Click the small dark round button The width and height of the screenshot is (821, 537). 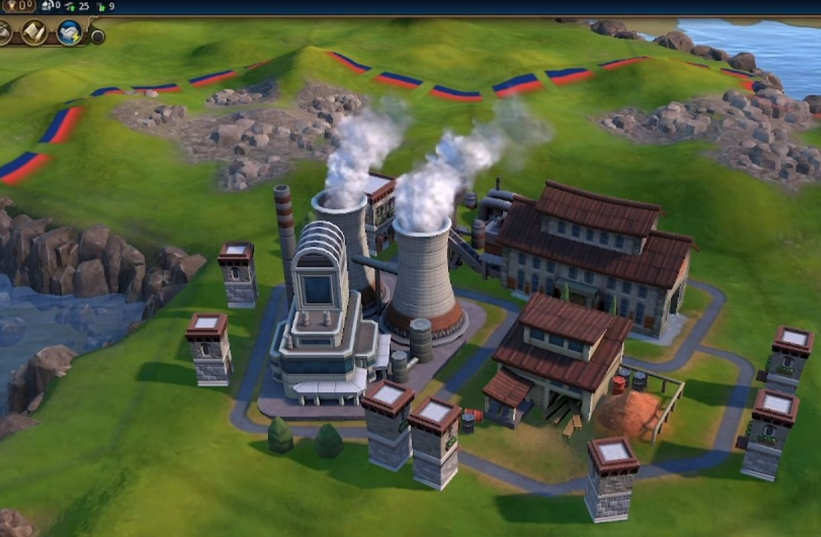97,37
